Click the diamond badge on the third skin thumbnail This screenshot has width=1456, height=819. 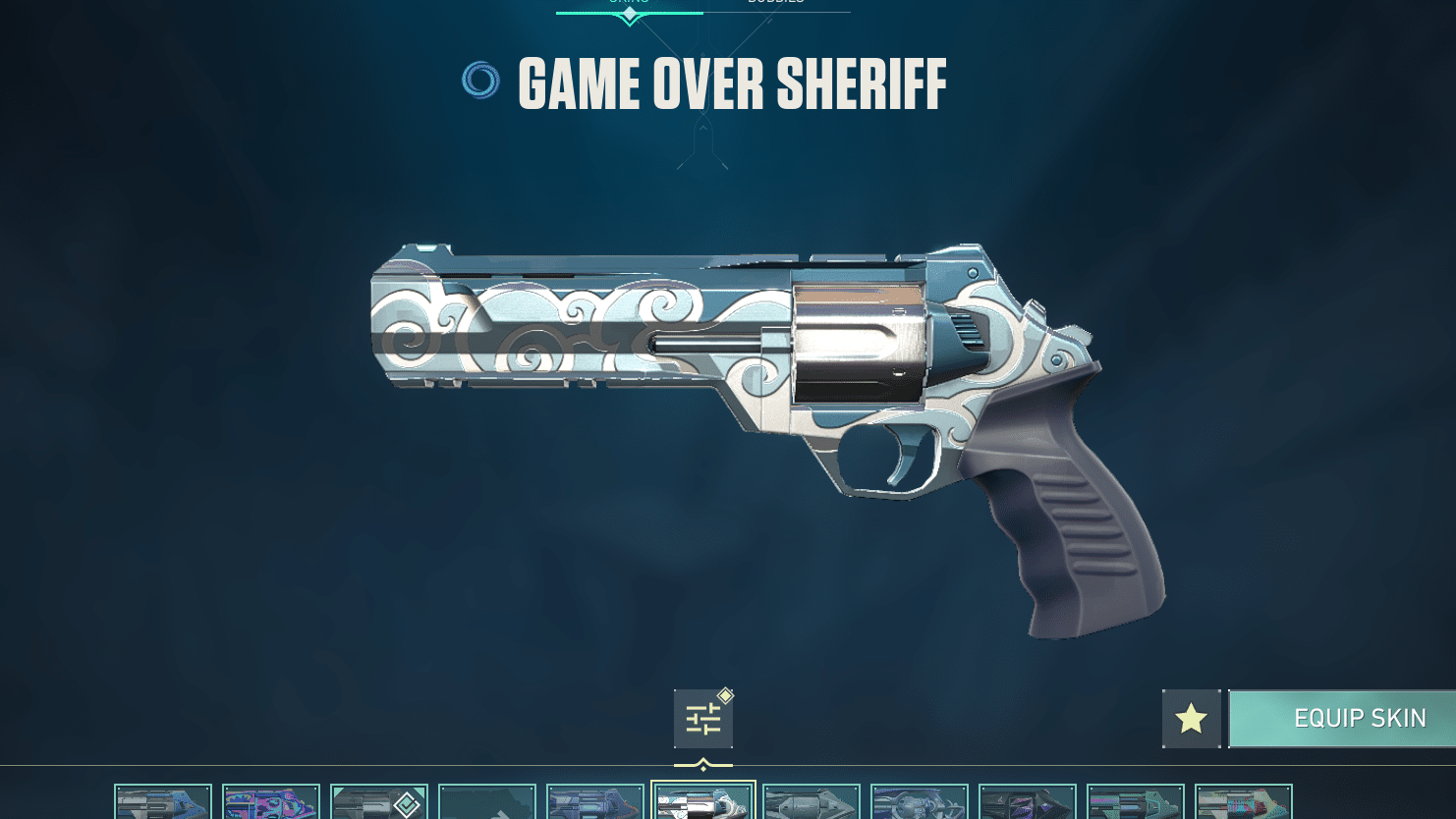click(x=407, y=802)
